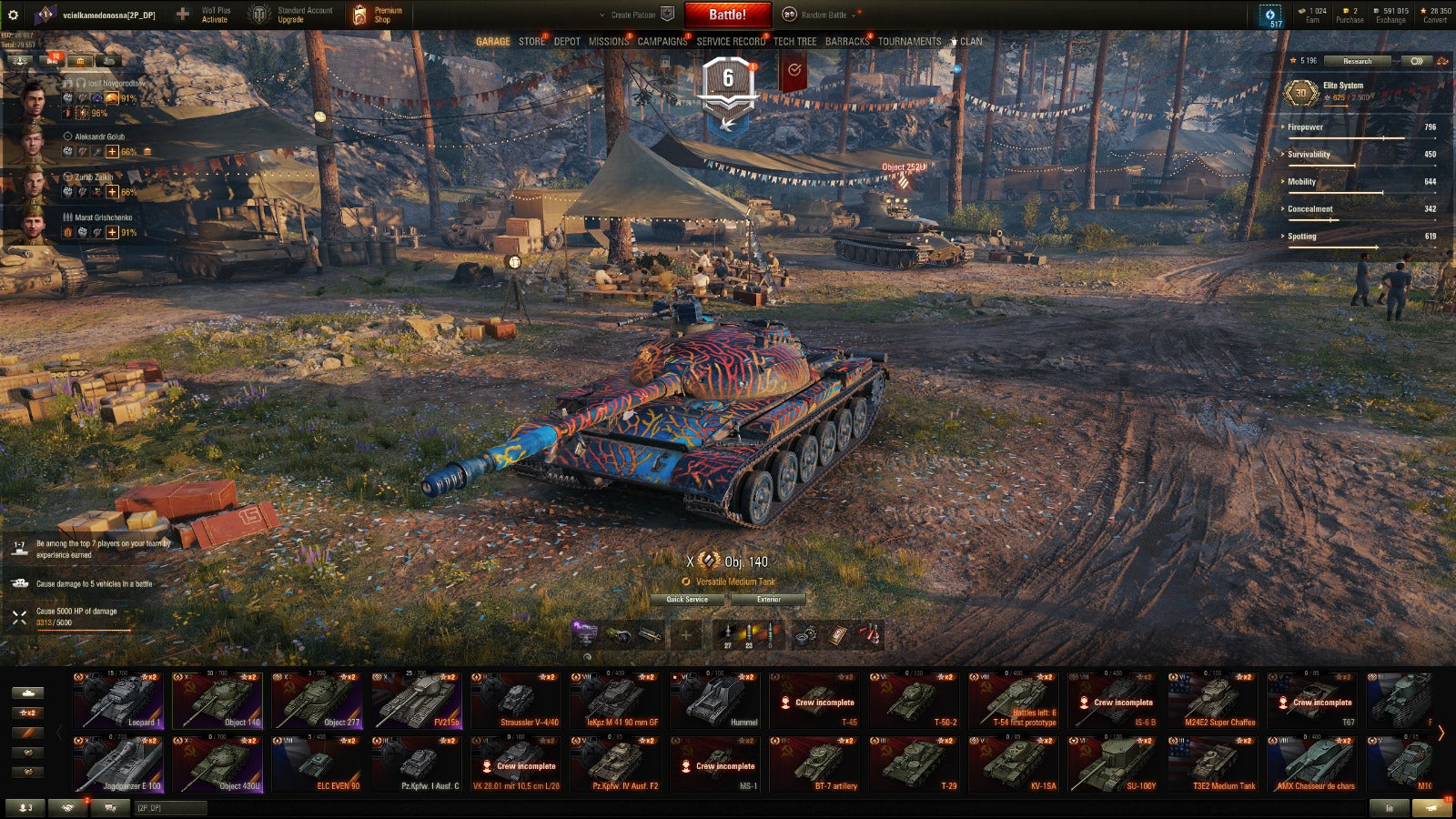Open the Store tab

coord(531,41)
